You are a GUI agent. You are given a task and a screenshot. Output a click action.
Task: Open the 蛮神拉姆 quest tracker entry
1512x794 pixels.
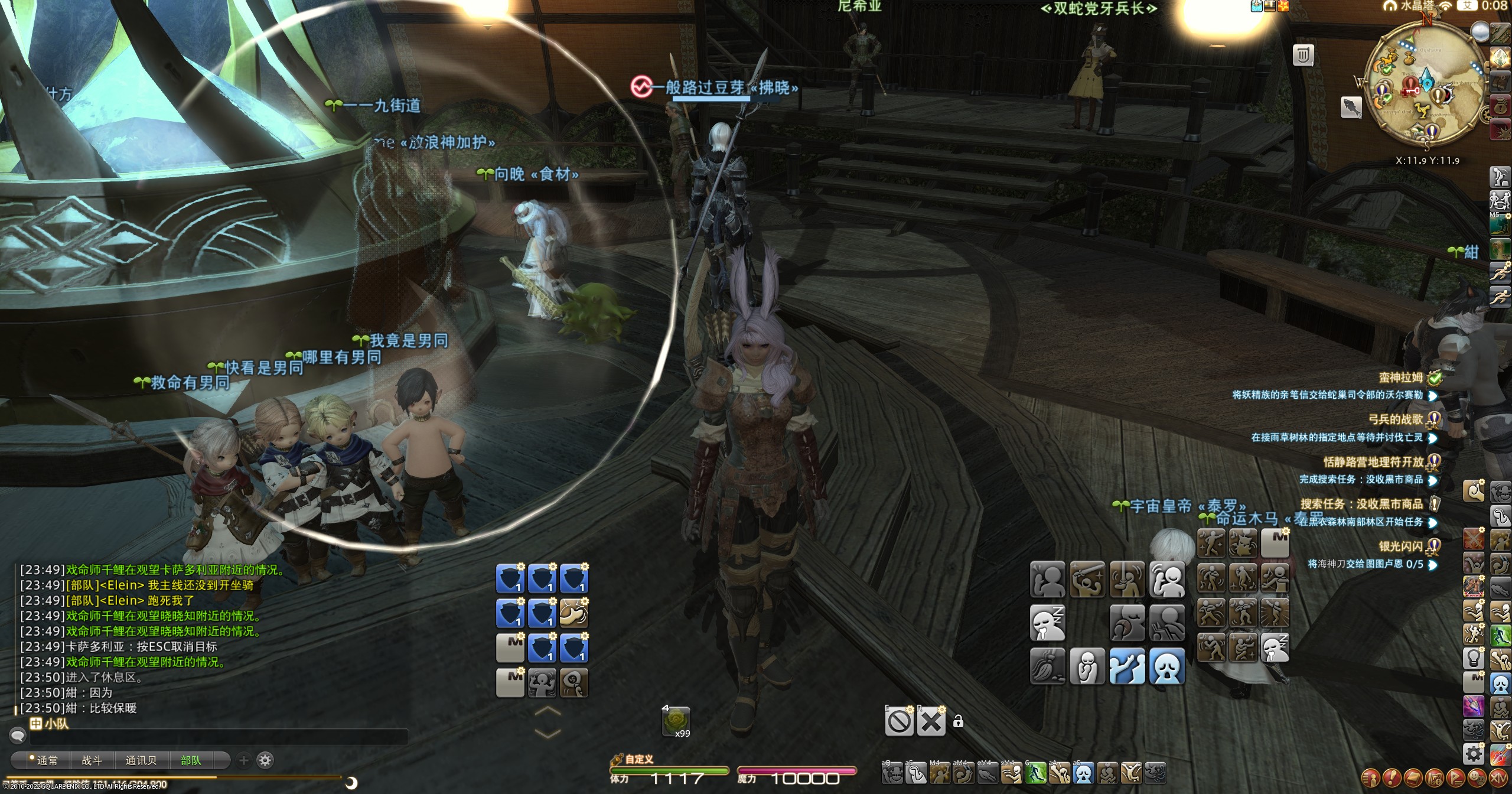(x=1400, y=378)
